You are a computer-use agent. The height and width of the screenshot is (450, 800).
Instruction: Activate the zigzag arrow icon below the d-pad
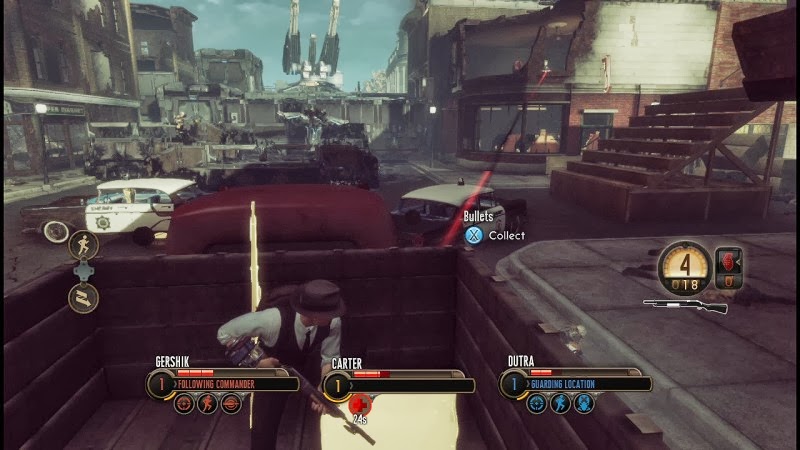point(83,295)
